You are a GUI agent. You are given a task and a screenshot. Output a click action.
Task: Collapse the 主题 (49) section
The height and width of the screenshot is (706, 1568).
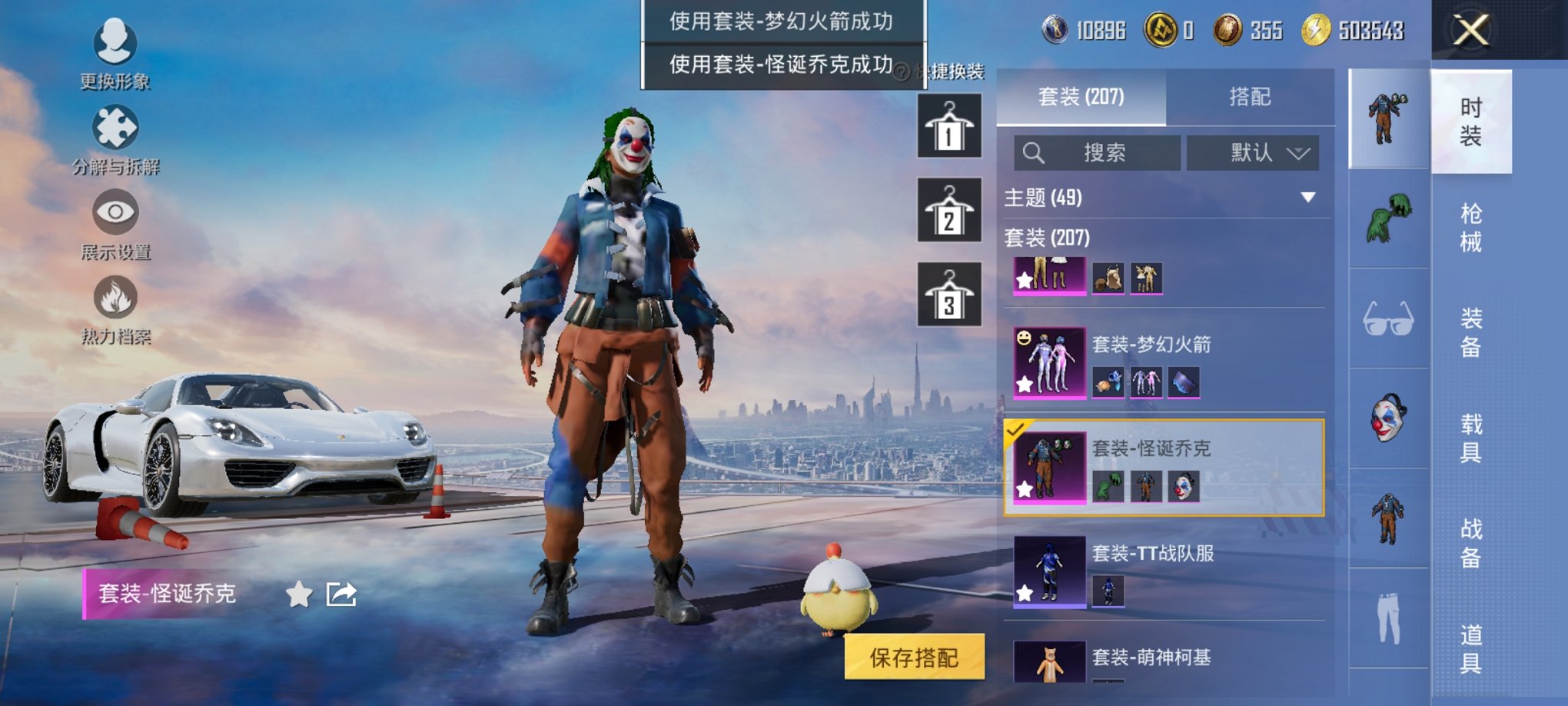point(1309,195)
